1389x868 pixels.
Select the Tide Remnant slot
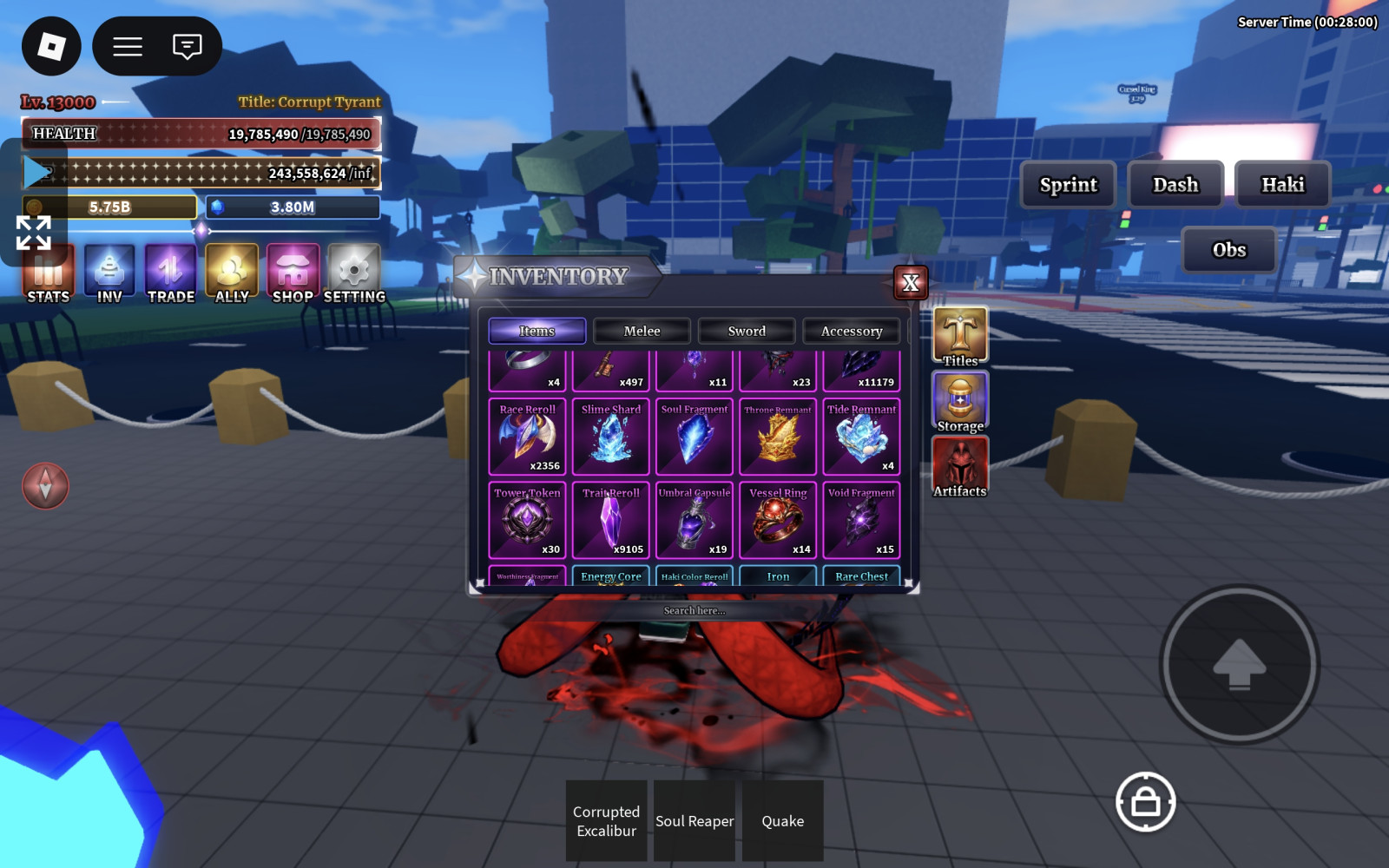tap(861, 437)
